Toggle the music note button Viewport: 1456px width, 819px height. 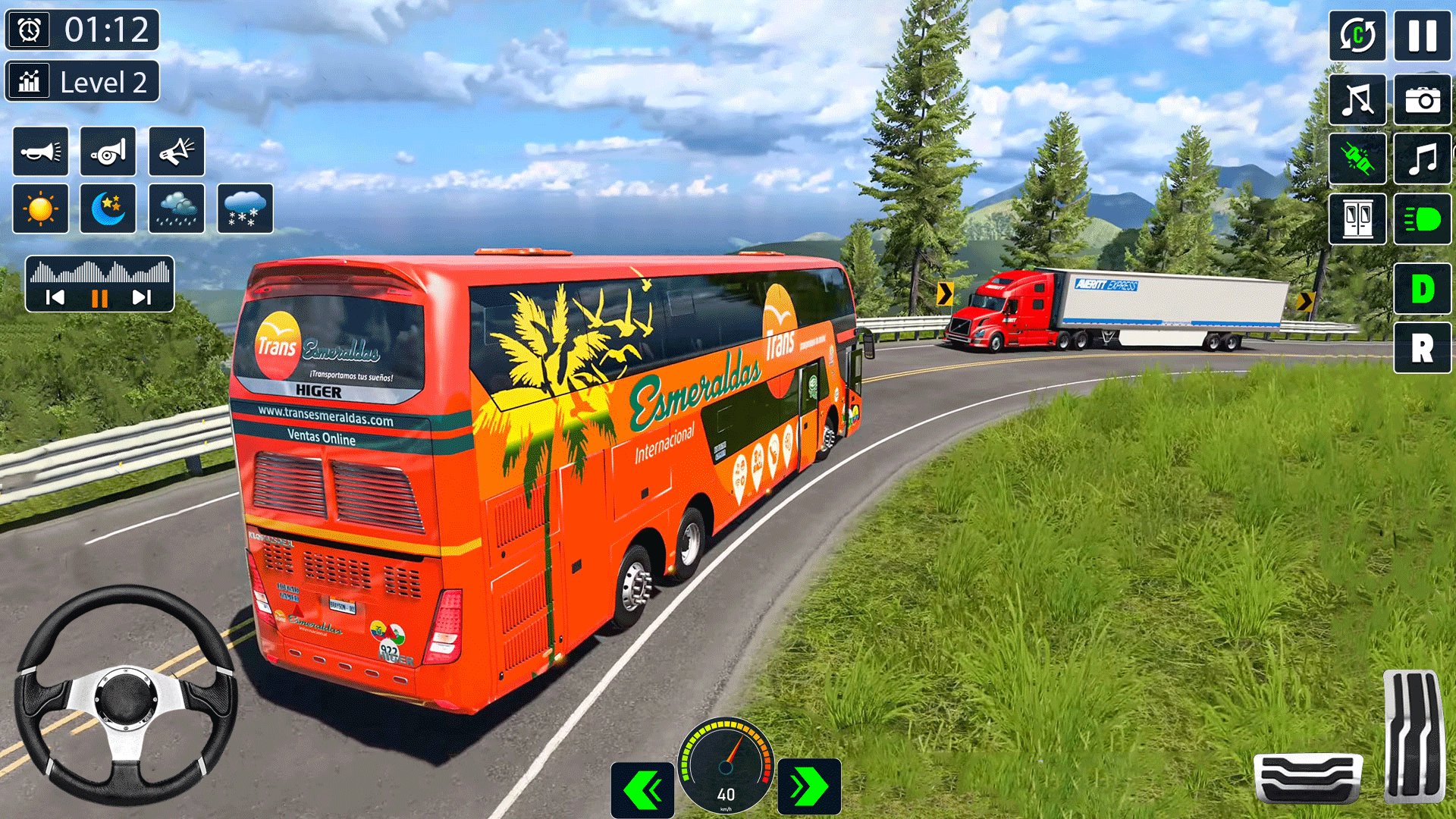click(1422, 159)
